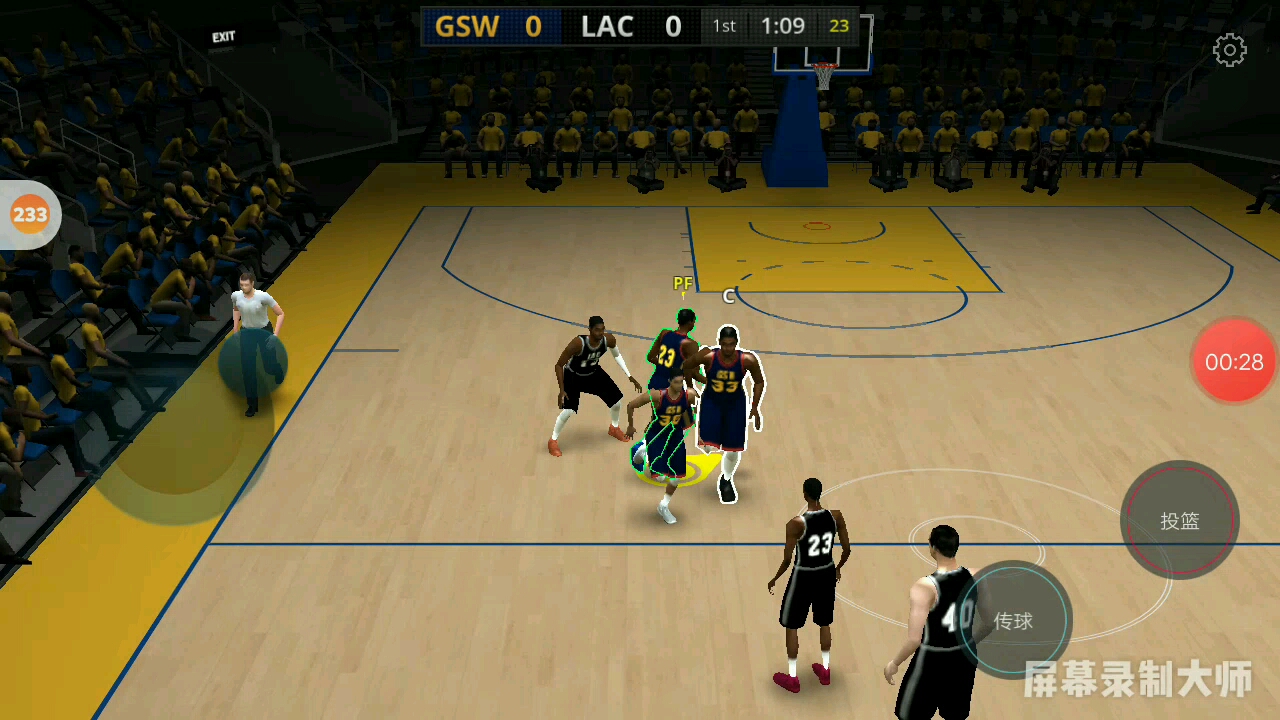
Task: Tap the white C position marker
Action: coord(727,296)
